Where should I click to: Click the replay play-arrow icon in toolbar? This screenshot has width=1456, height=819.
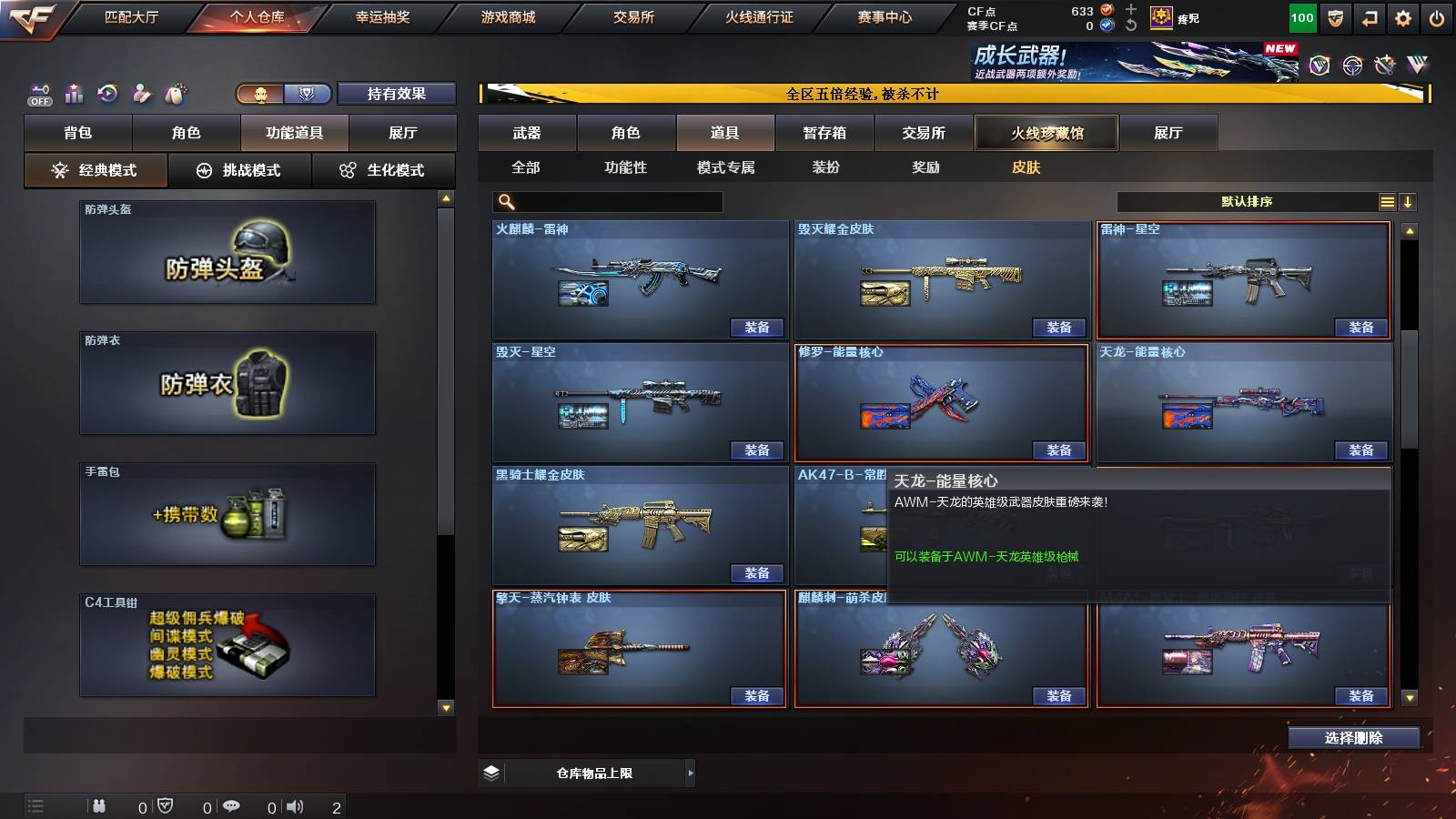108,92
